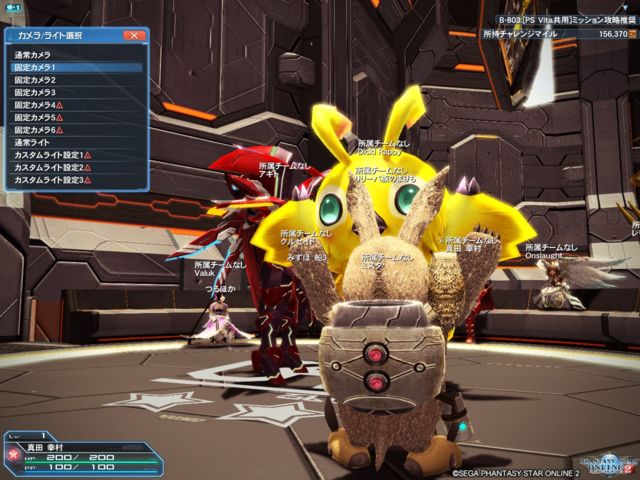
Task: Choose 固定カメラ1 option
Action: 36,67
